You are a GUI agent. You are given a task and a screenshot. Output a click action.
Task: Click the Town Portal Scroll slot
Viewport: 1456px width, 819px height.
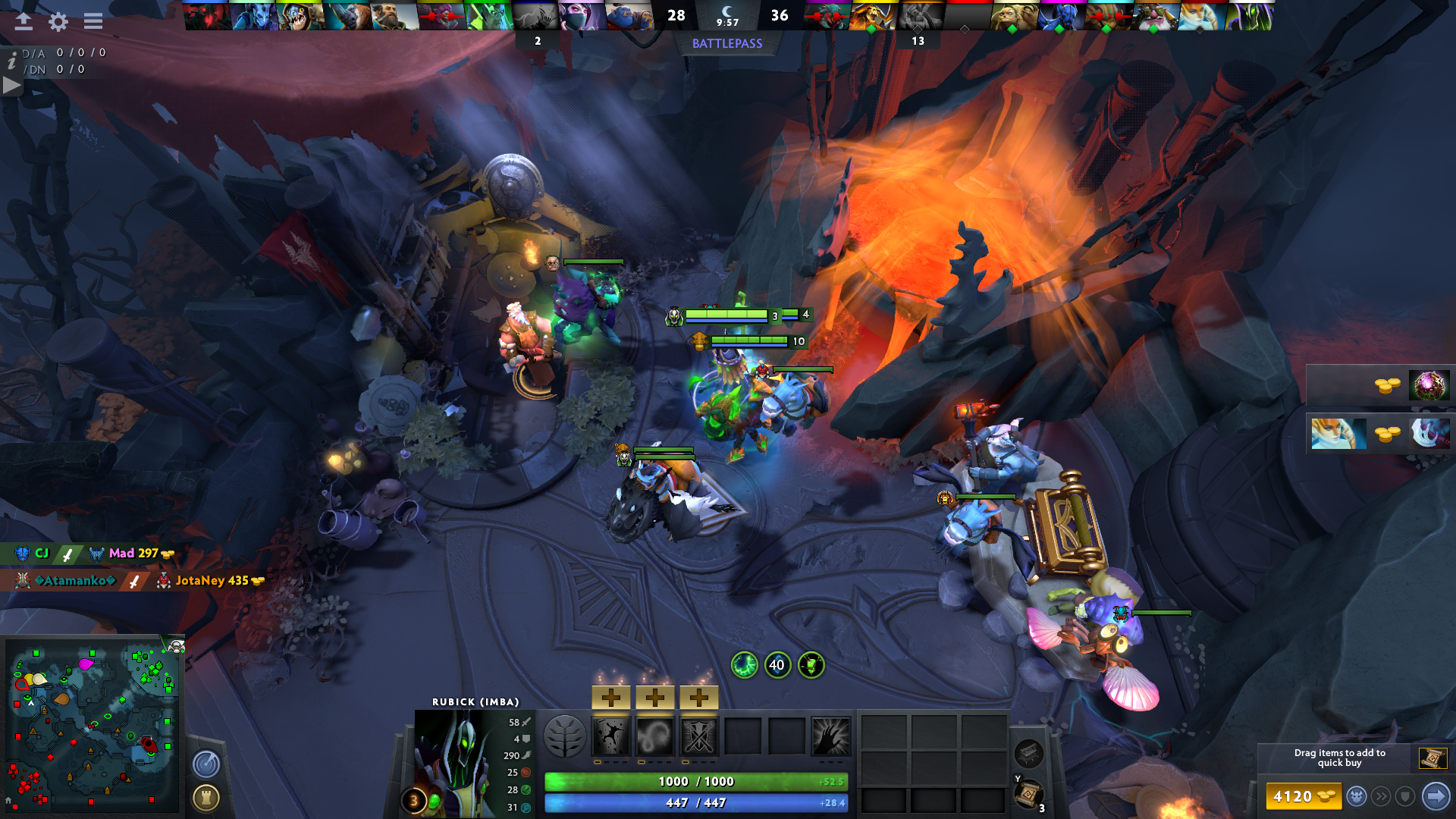click(x=1028, y=795)
